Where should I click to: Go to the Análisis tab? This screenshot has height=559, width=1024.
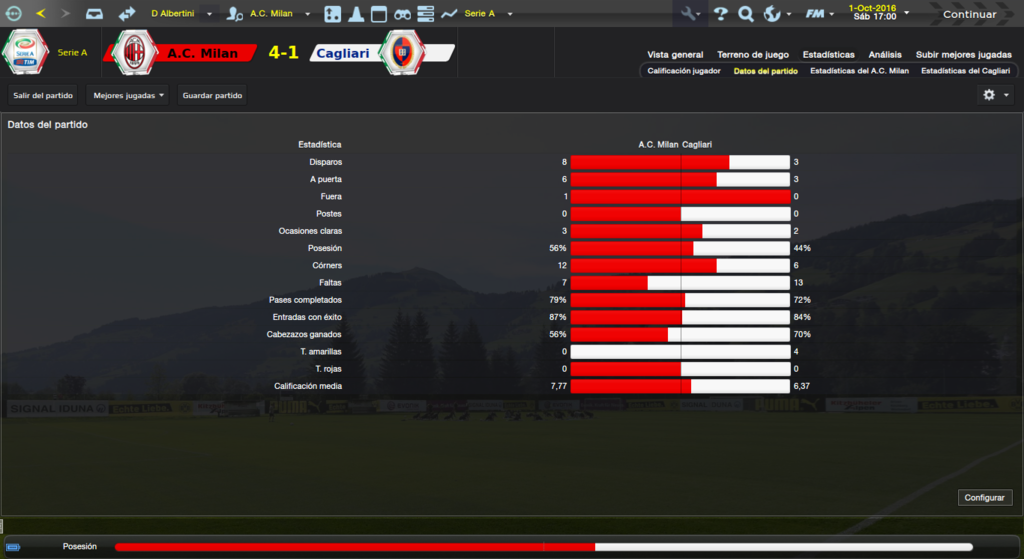pos(885,54)
